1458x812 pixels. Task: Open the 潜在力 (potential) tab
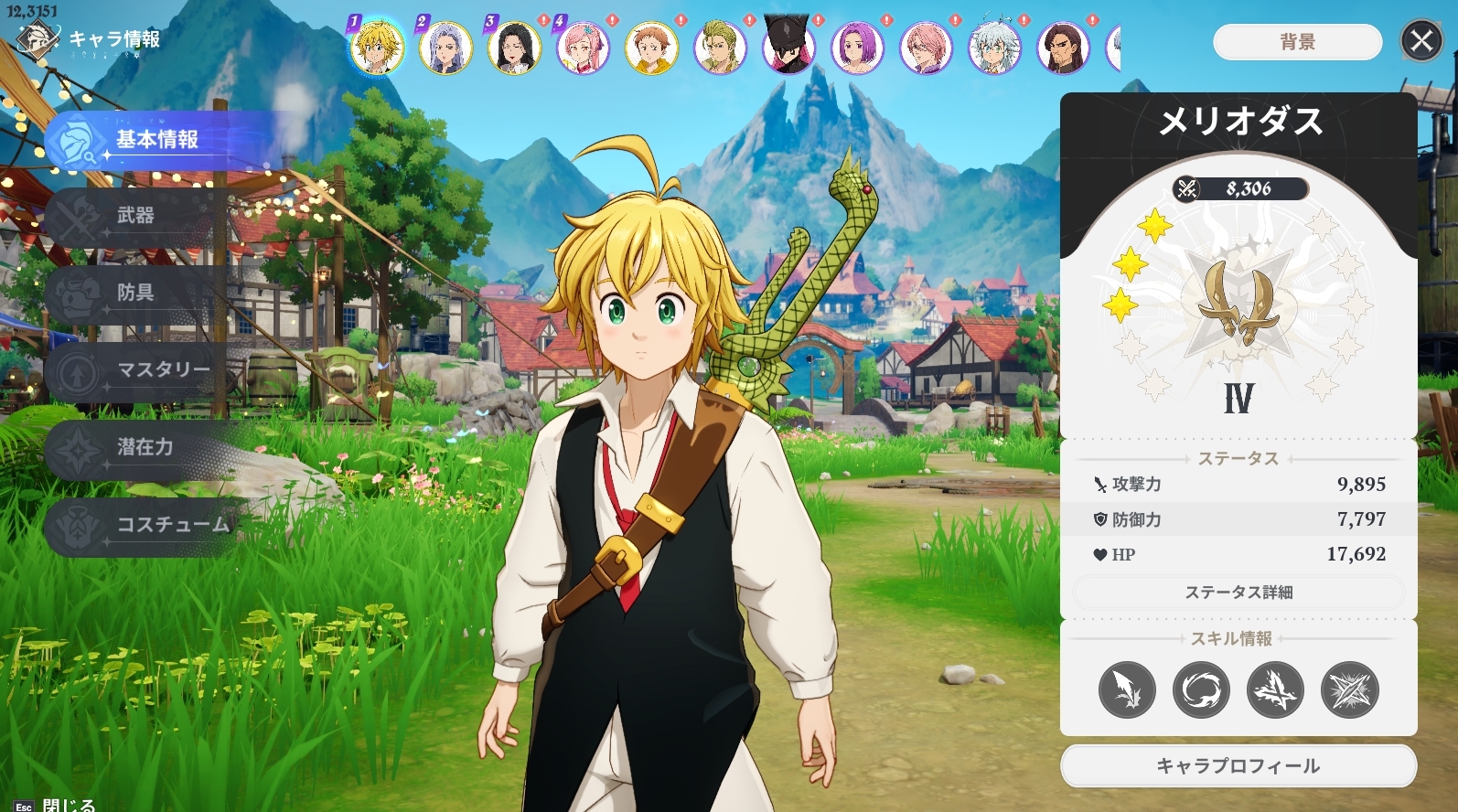[145, 447]
